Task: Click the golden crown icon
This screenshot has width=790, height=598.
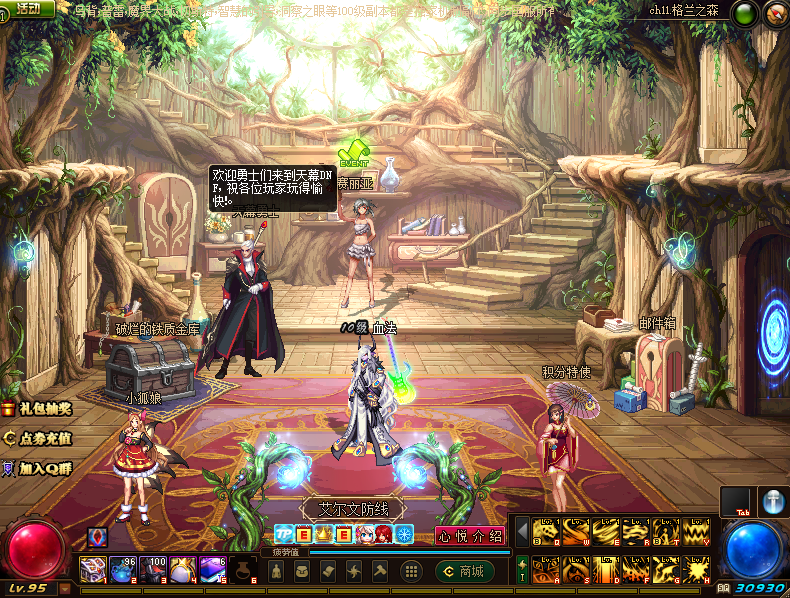Action: [x=323, y=535]
